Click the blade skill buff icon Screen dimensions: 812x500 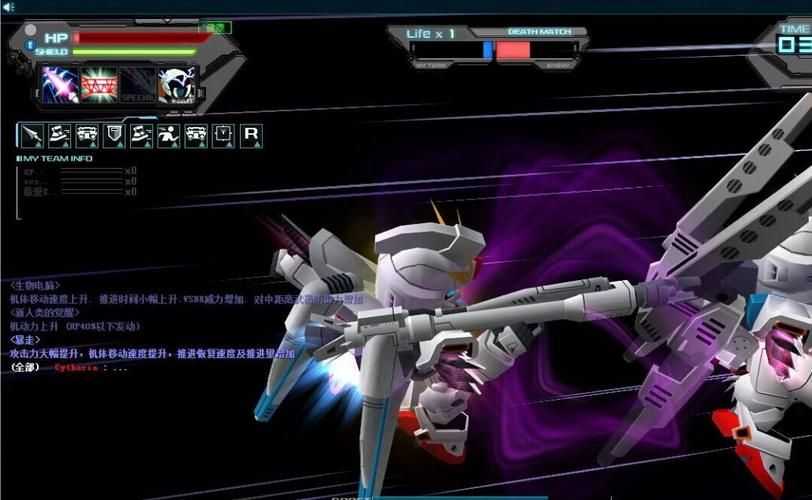32,134
